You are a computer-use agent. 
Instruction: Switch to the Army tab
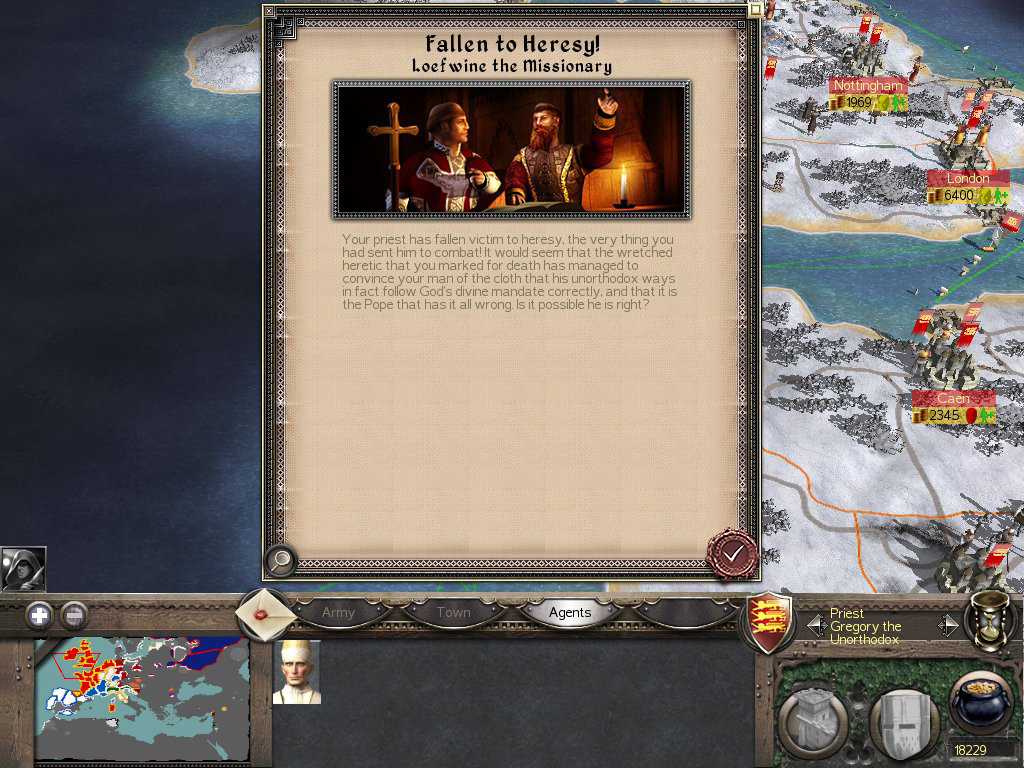click(x=338, y=612)
